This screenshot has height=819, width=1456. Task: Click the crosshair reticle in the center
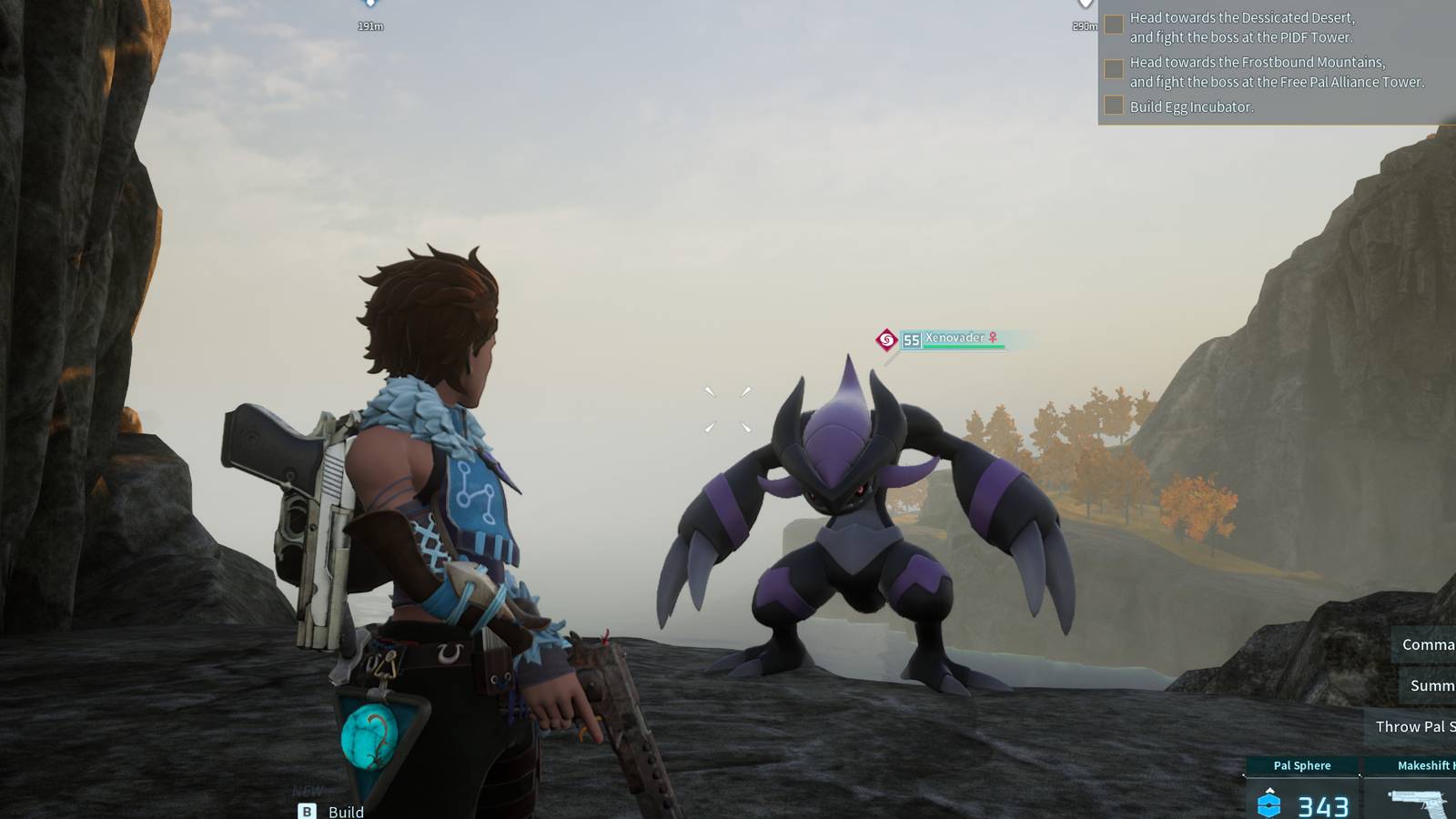point(727,409)
